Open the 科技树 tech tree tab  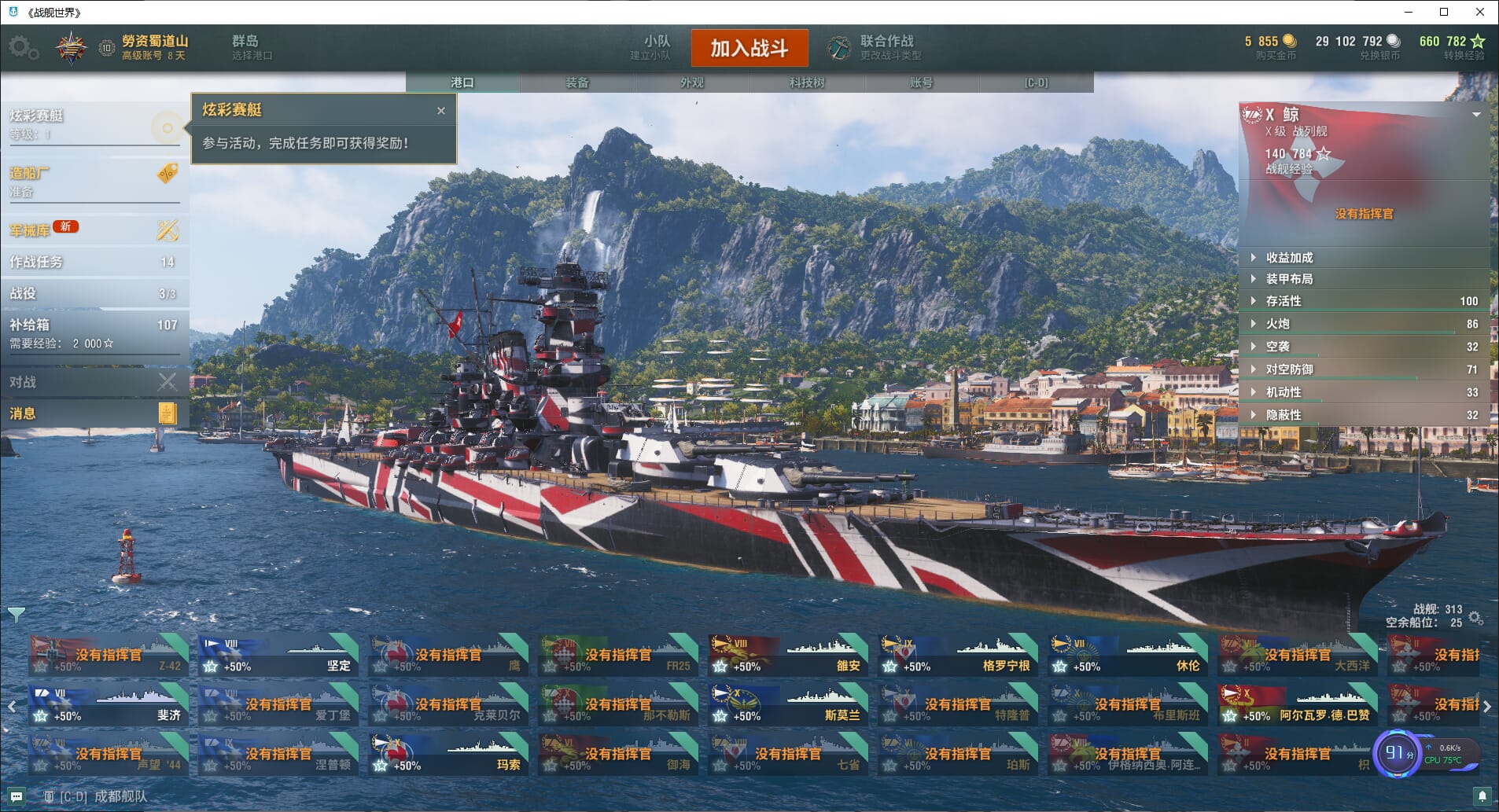coord(806,83)
